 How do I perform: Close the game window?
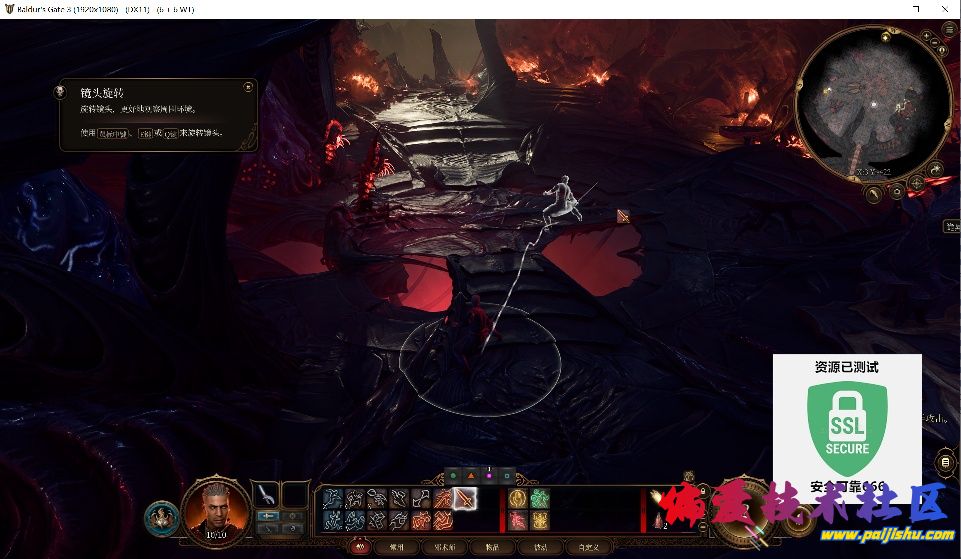945,8
